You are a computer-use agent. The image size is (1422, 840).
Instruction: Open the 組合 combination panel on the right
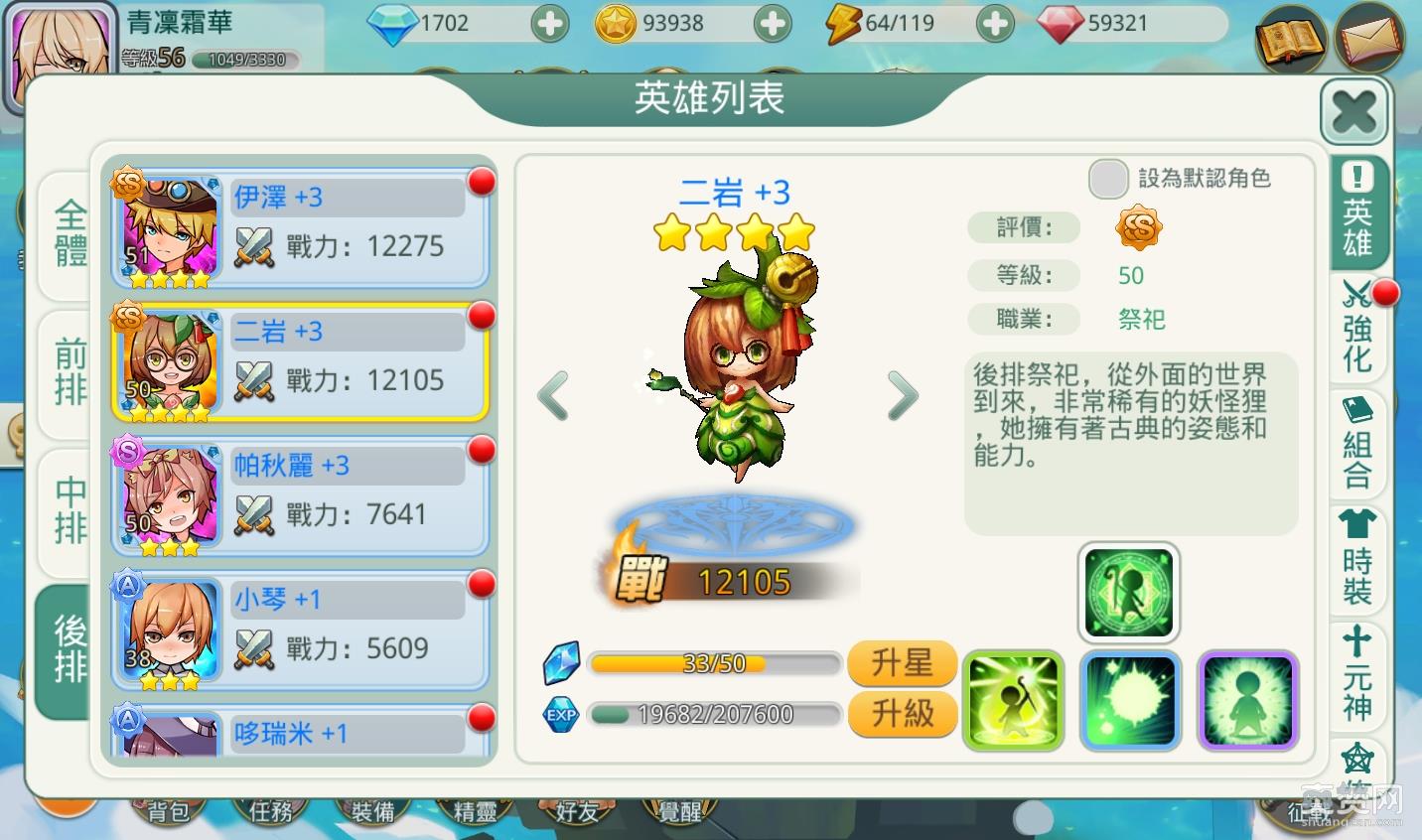pos(1357,452)
